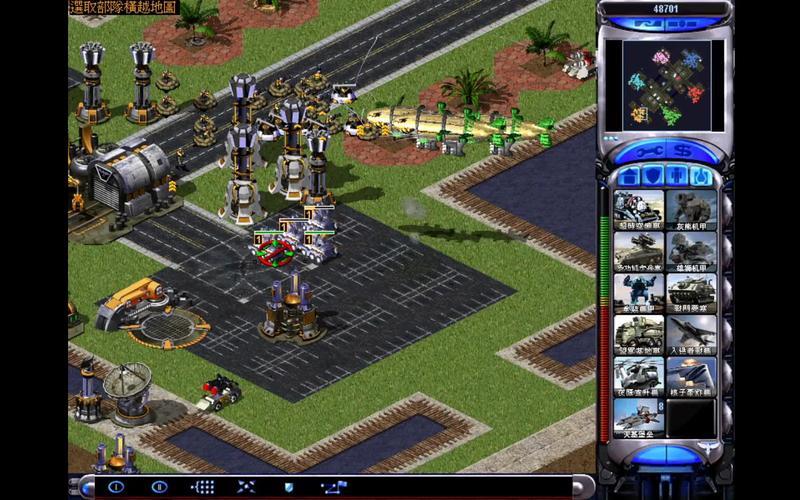
Task: Build the green armoured truck unit
Action: [x=639, y=333]
